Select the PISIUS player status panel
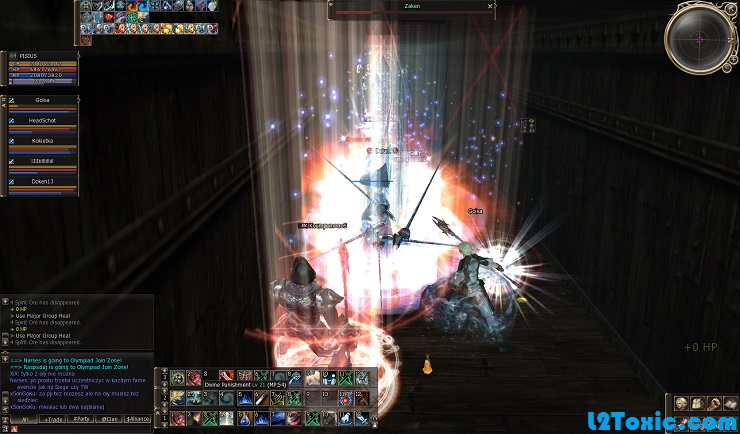Viewport: 740px width, 434px height. (40, 67)
